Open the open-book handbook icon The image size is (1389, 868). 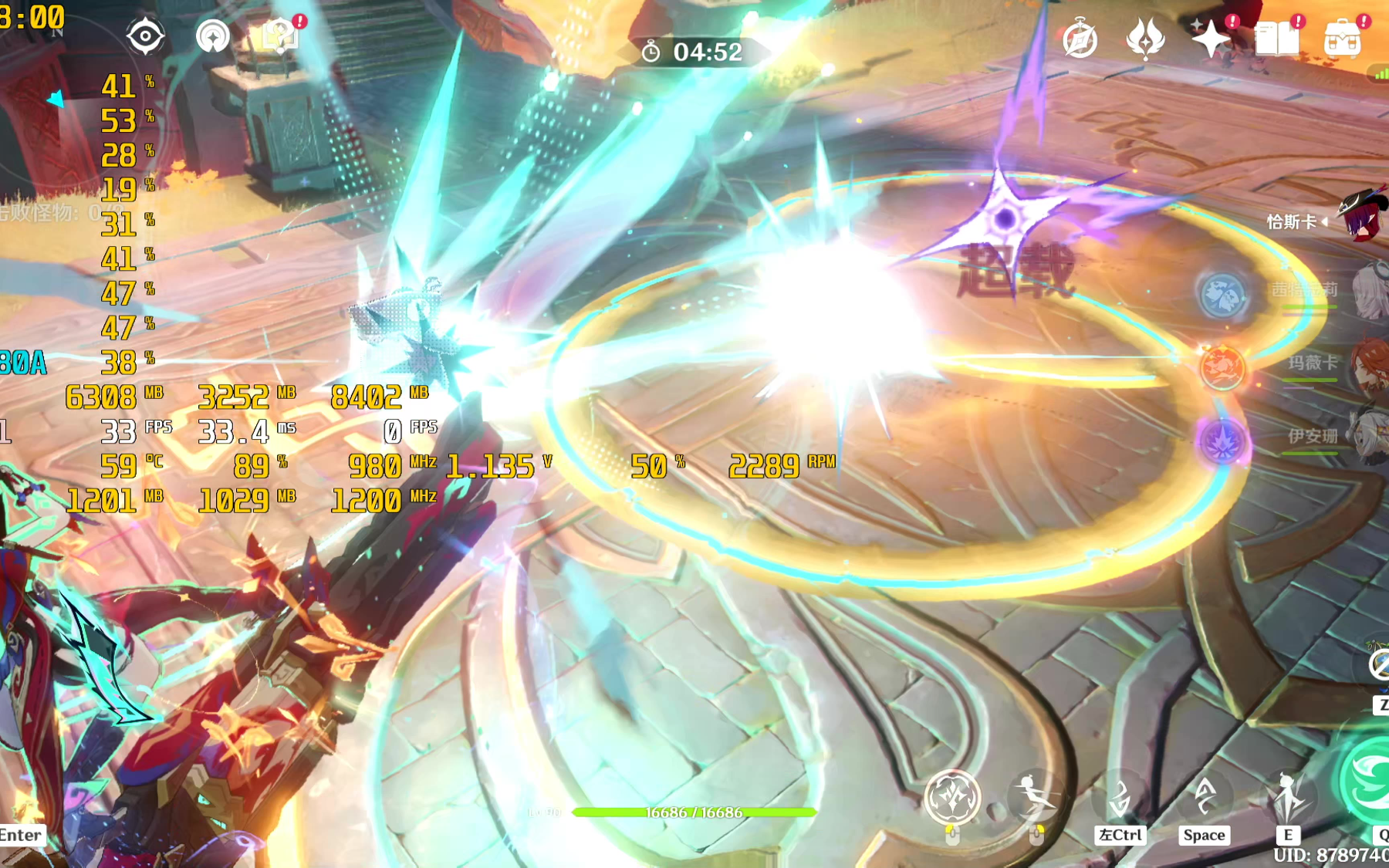(1276, 38)
